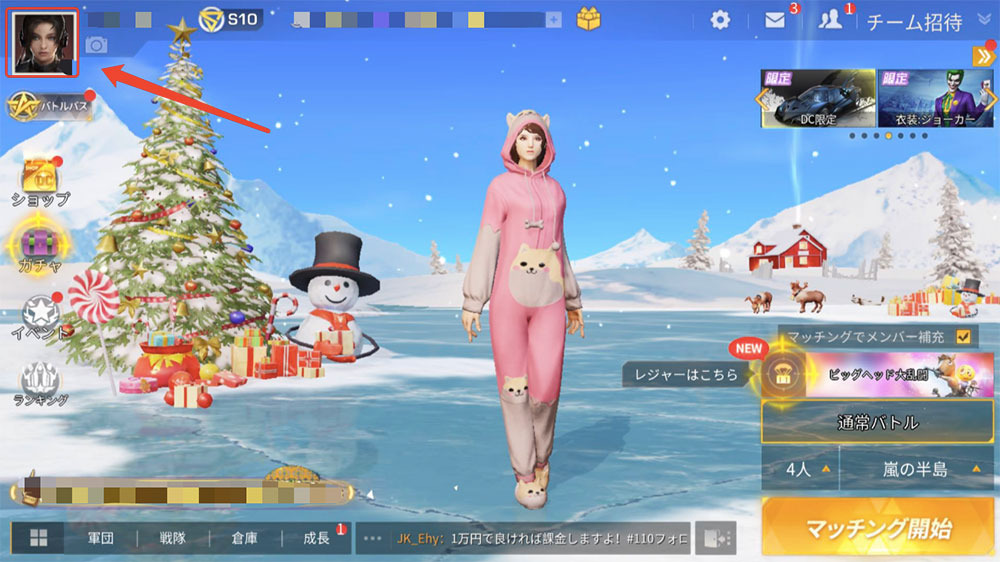Open the 倉庫 warehouse tab

click(244, 538)
